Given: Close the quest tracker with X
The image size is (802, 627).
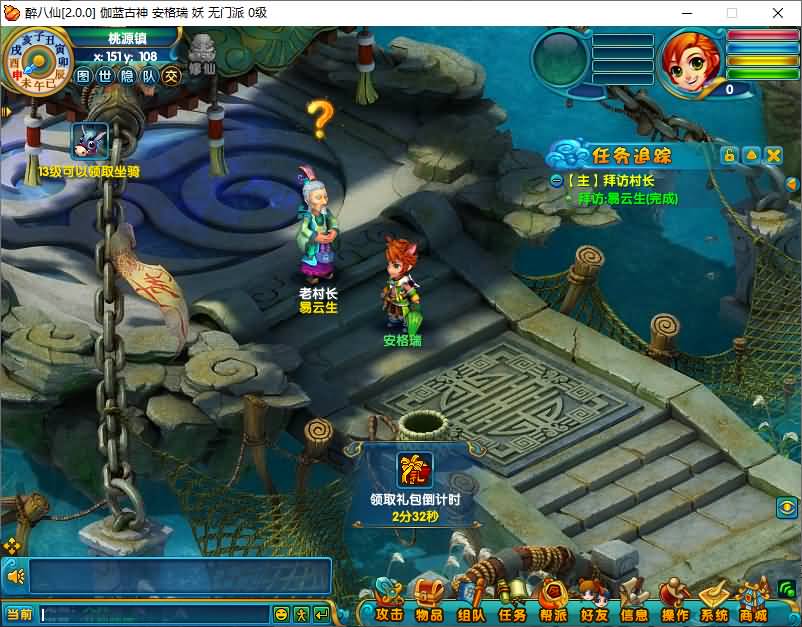Looking at the screenshot, I should [773, 155].
